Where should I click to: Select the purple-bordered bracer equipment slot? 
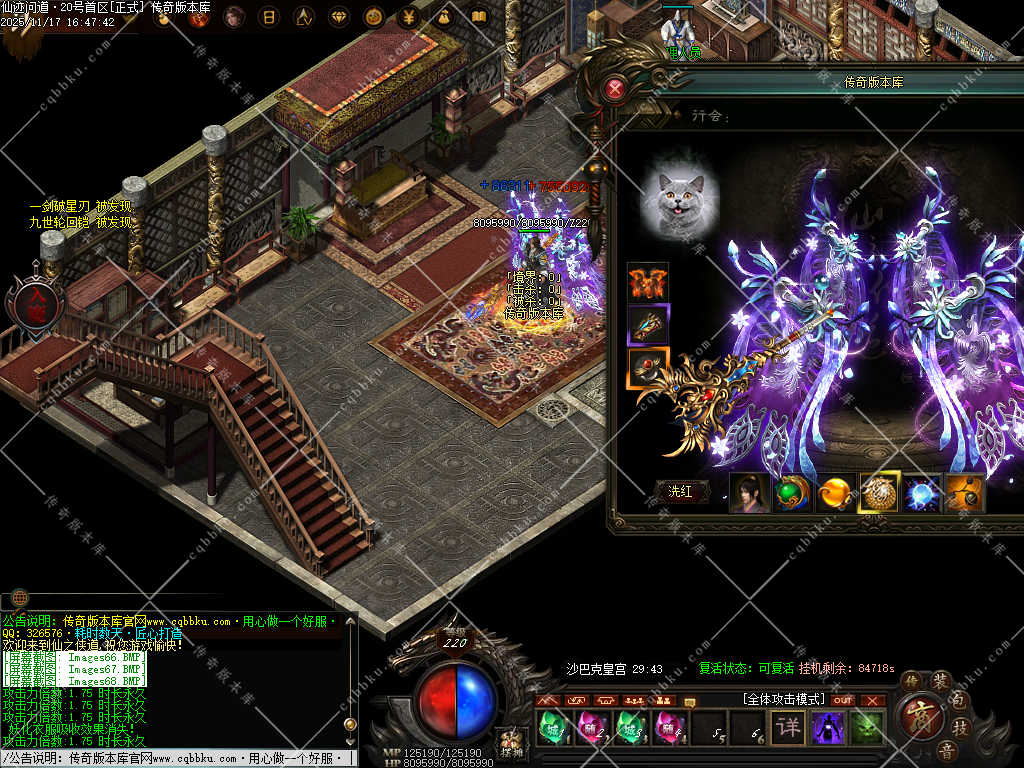648,325
